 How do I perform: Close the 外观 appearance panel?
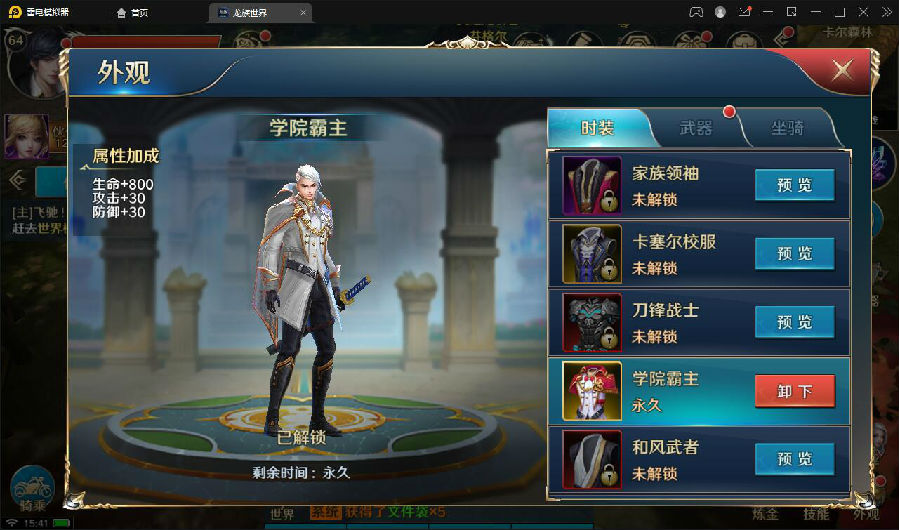point(842,70)
